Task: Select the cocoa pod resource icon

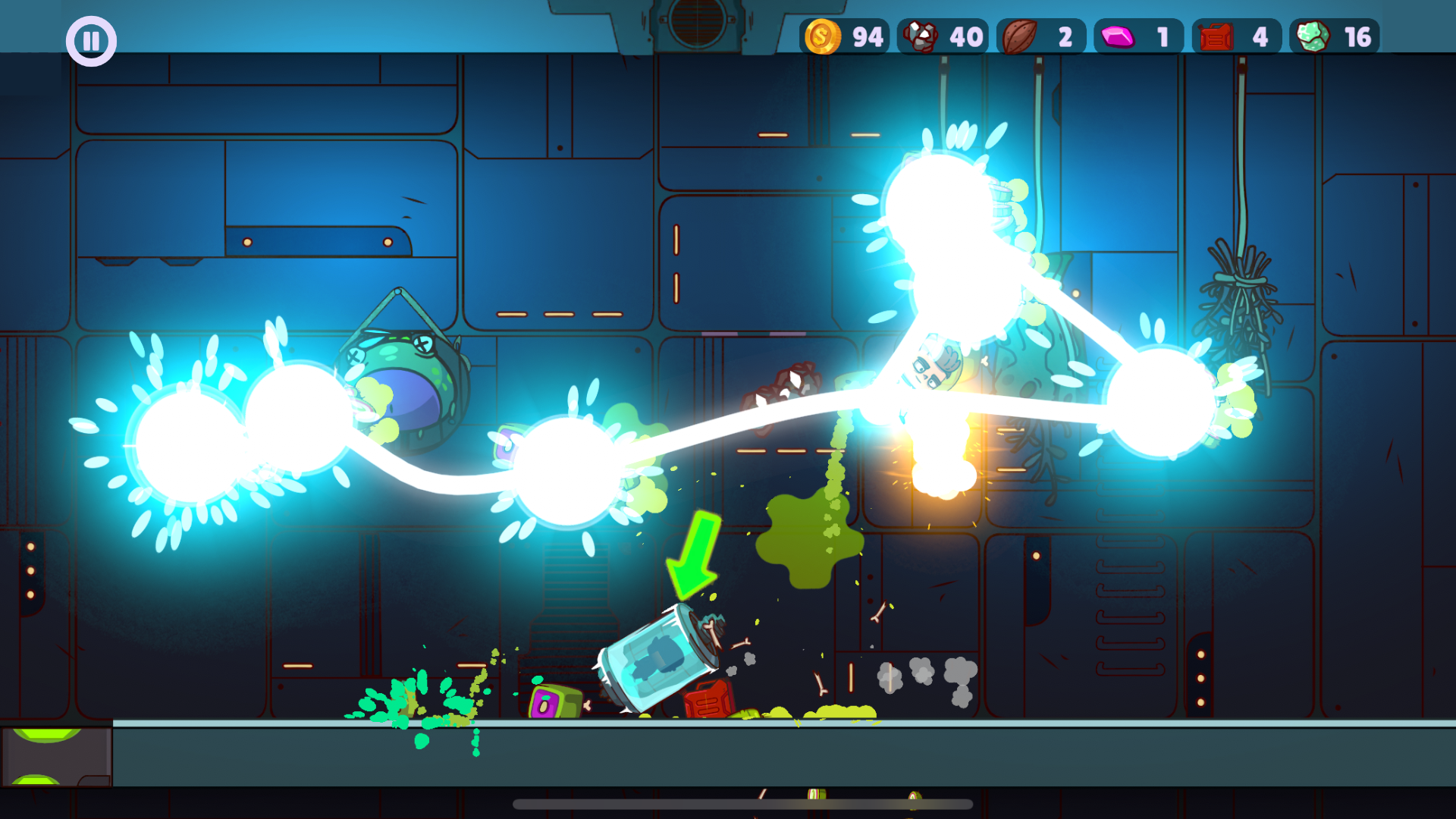Action: pyautogui.click(x=1020, y=35)
